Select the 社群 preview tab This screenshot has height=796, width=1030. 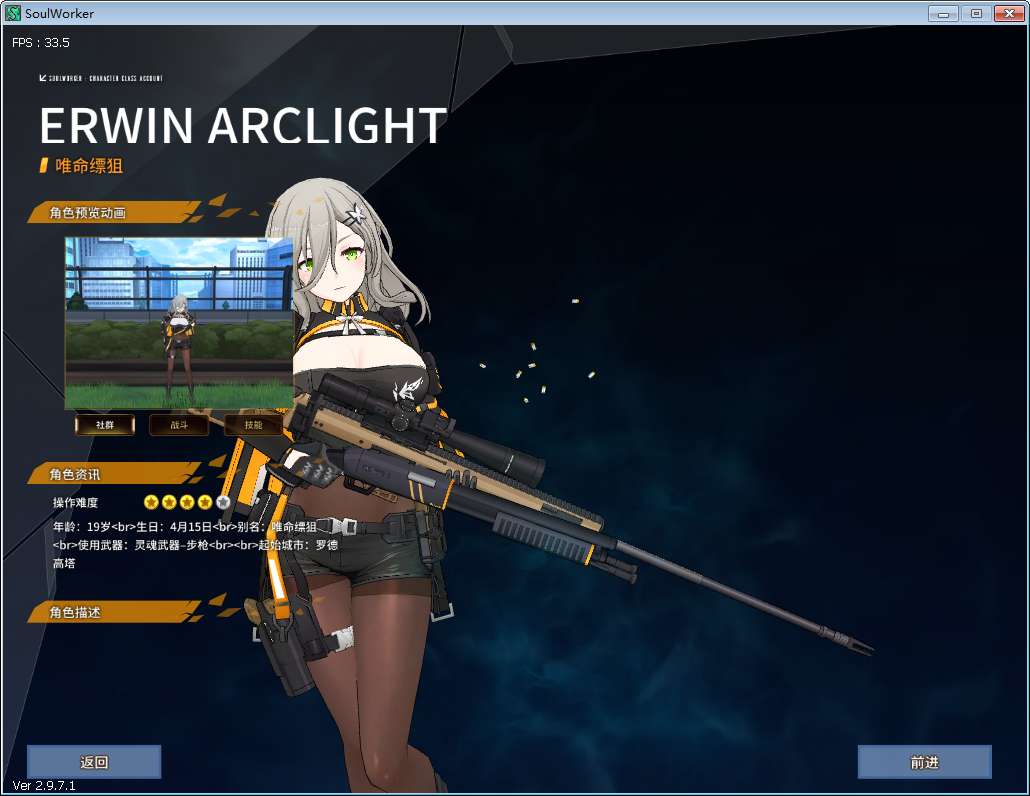(x=105, y=425)
